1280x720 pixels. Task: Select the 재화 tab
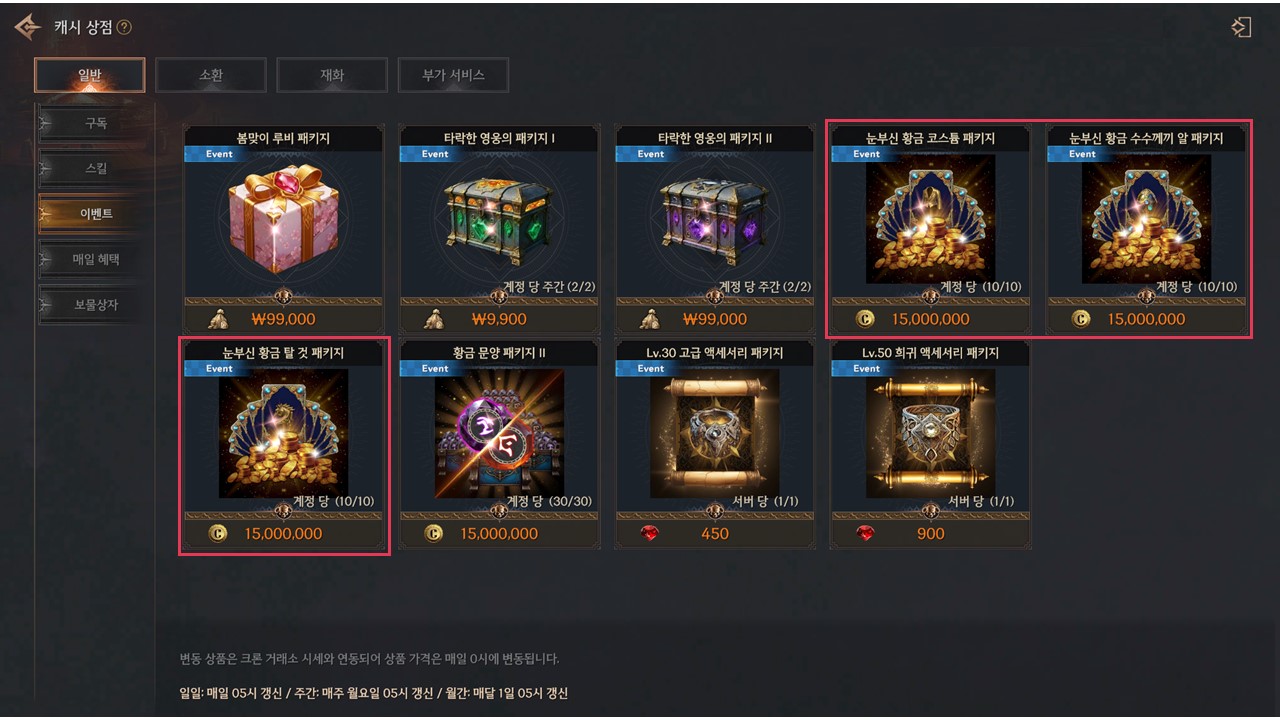[332, 75]
